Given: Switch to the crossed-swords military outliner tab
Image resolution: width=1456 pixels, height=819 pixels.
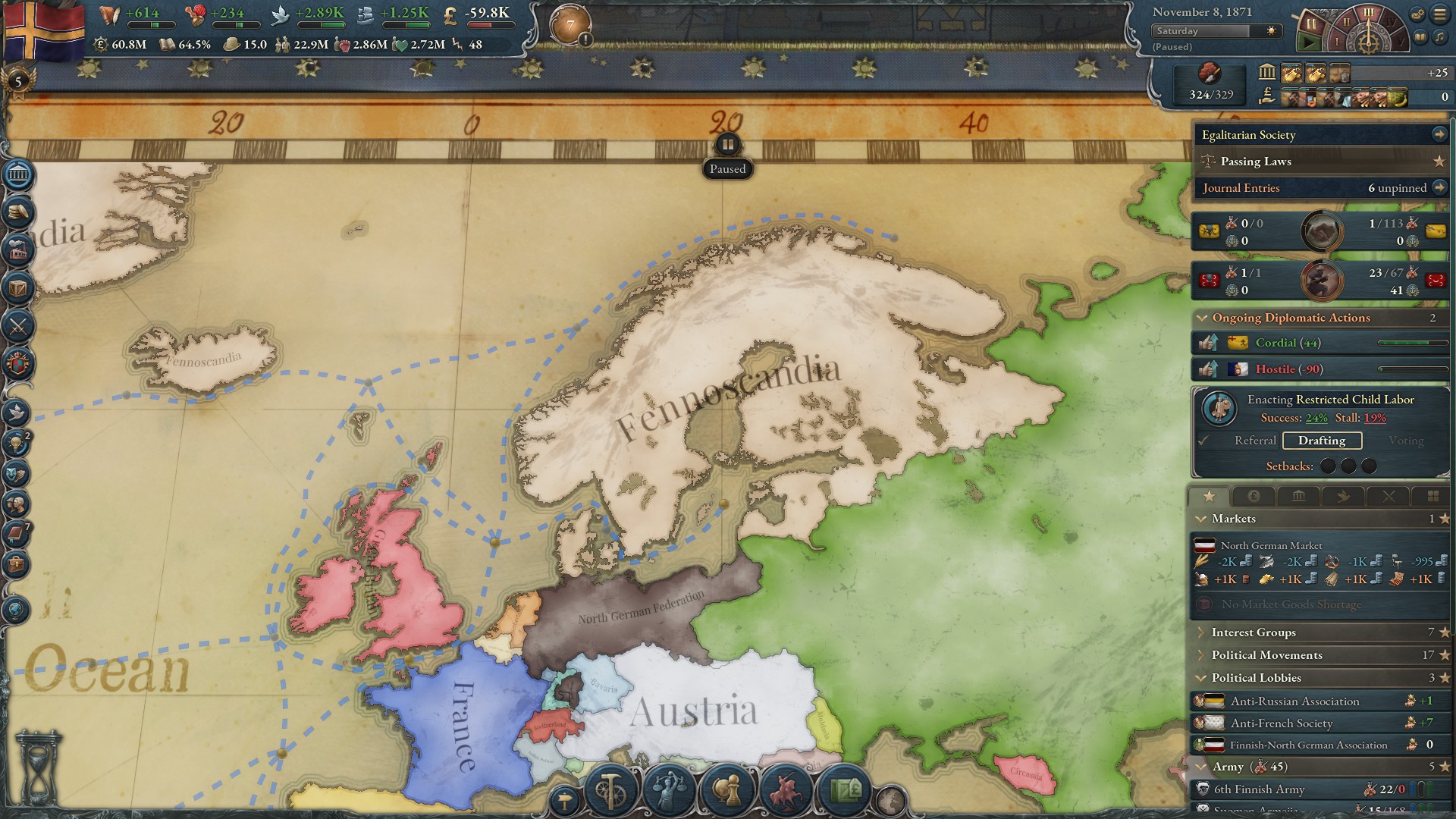Looking at the screenshot, I should click(x=1389, y=496).
